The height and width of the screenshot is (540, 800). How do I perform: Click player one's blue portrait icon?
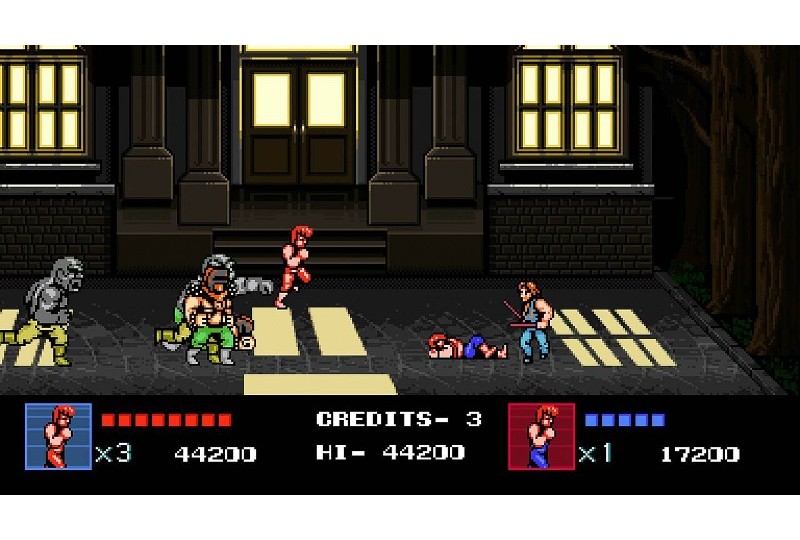(x=57, y=436)
